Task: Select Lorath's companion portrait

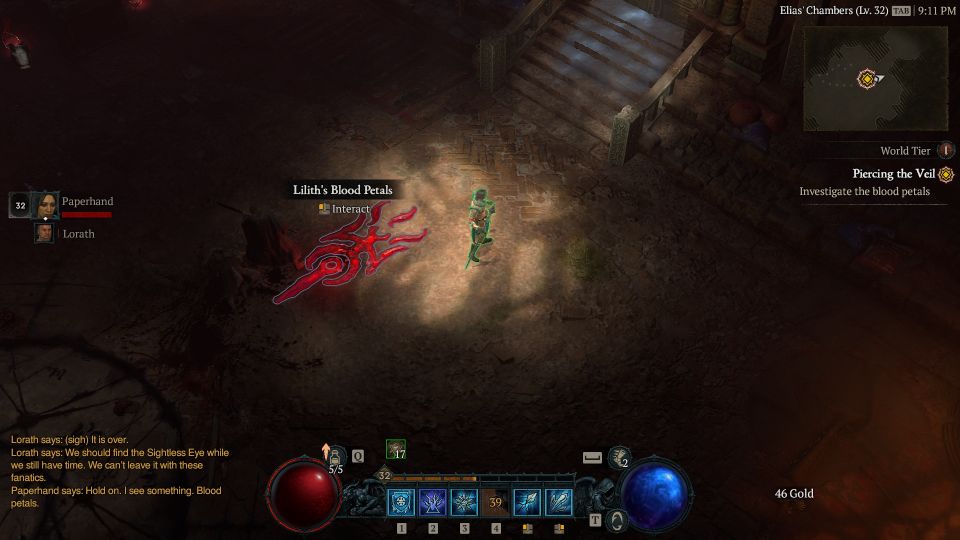Action: (x=45, y=233)
